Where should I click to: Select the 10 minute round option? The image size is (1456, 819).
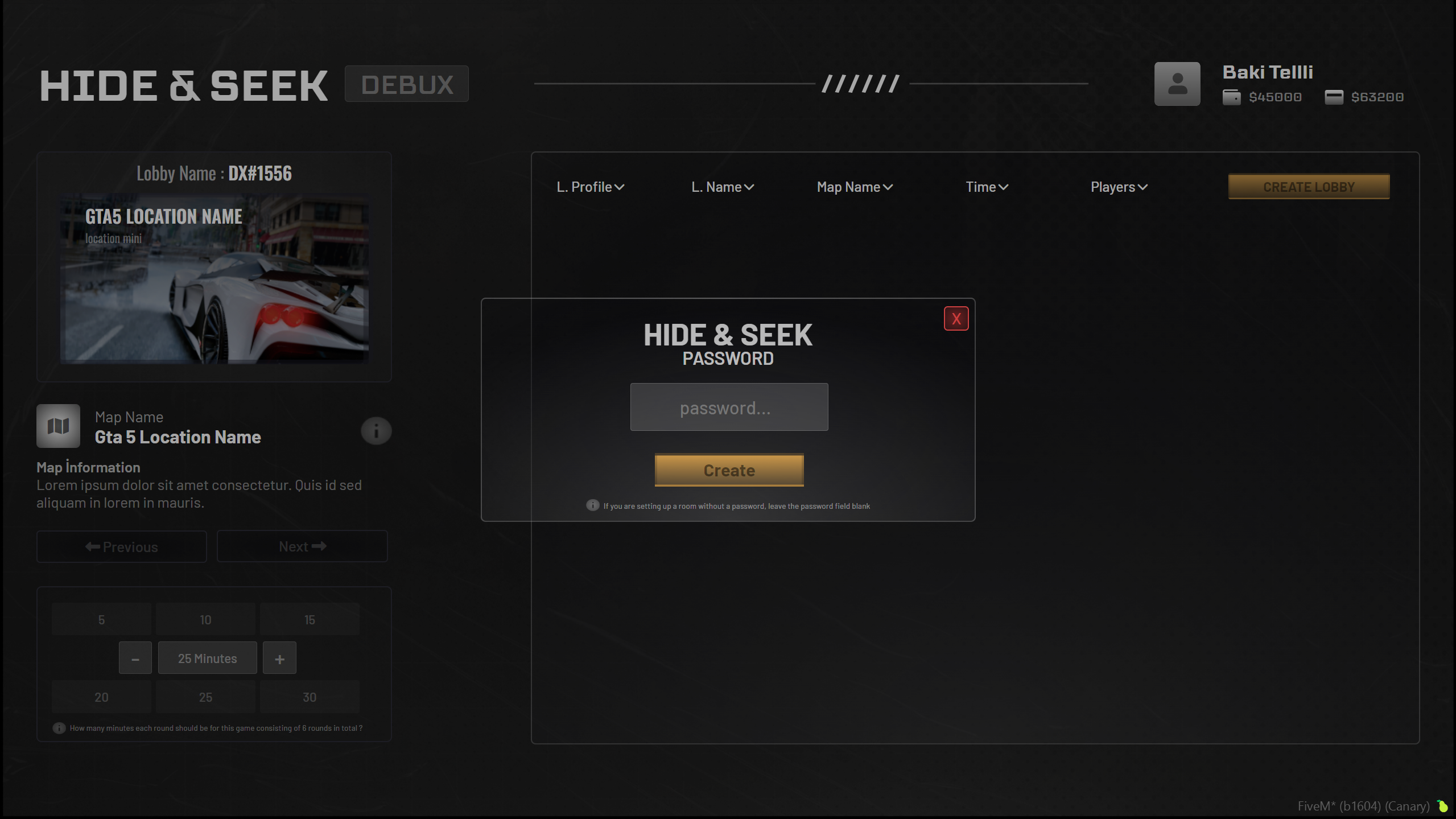[205, 619]
